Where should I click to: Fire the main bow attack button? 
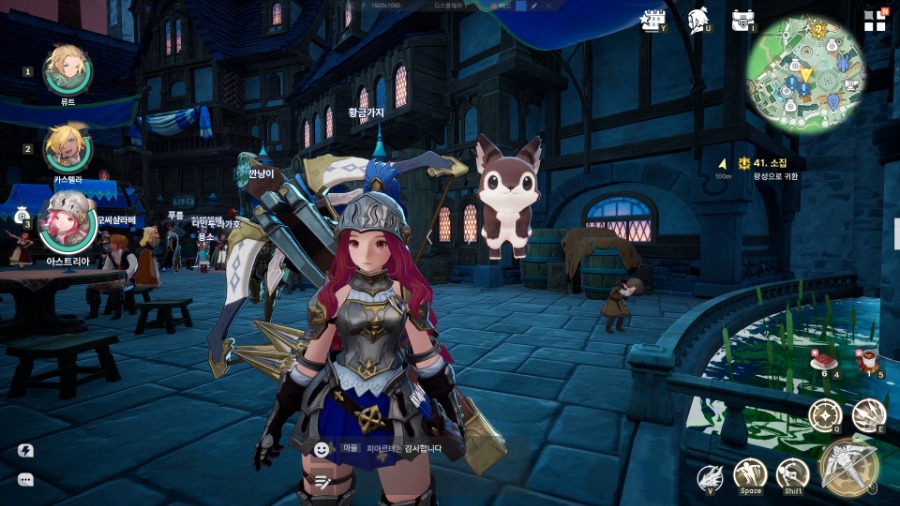tap(849, 465)
